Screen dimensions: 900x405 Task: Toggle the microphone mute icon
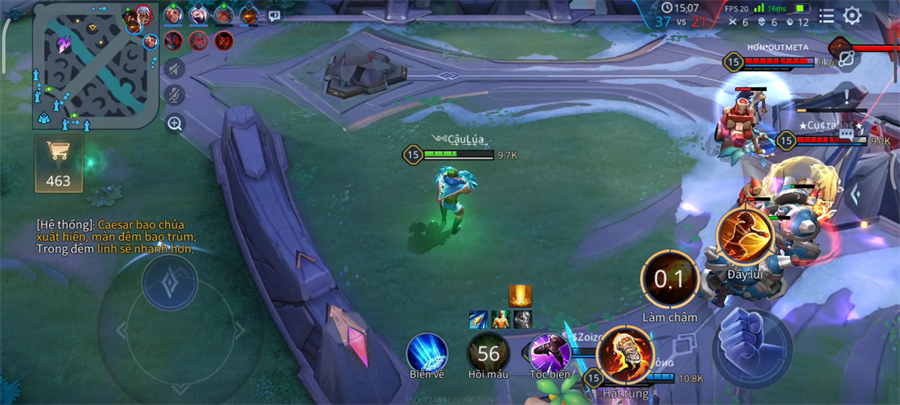pyautogui.click(x=175, y=95)
